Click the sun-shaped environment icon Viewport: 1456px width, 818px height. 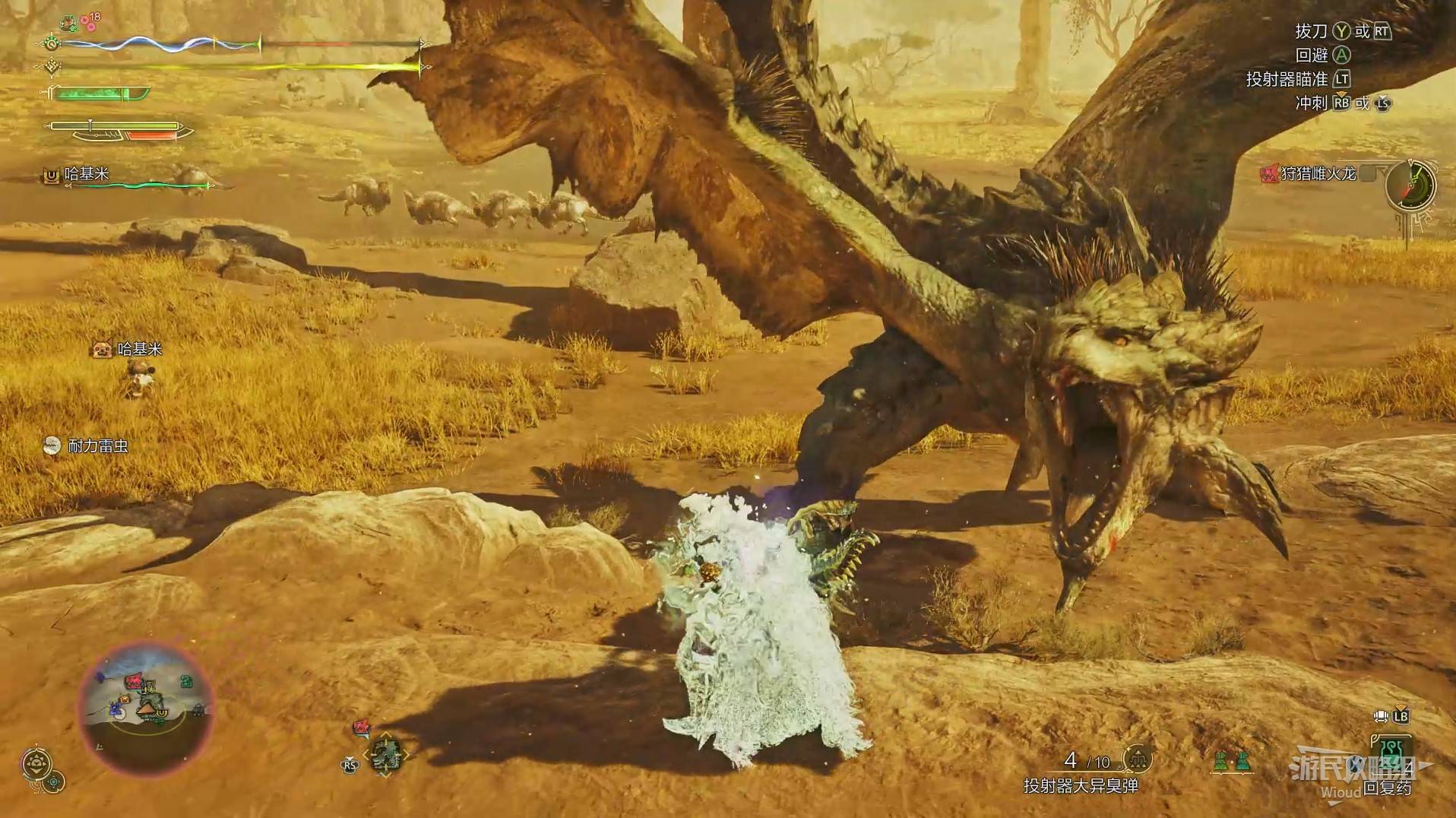coord(36,763)
